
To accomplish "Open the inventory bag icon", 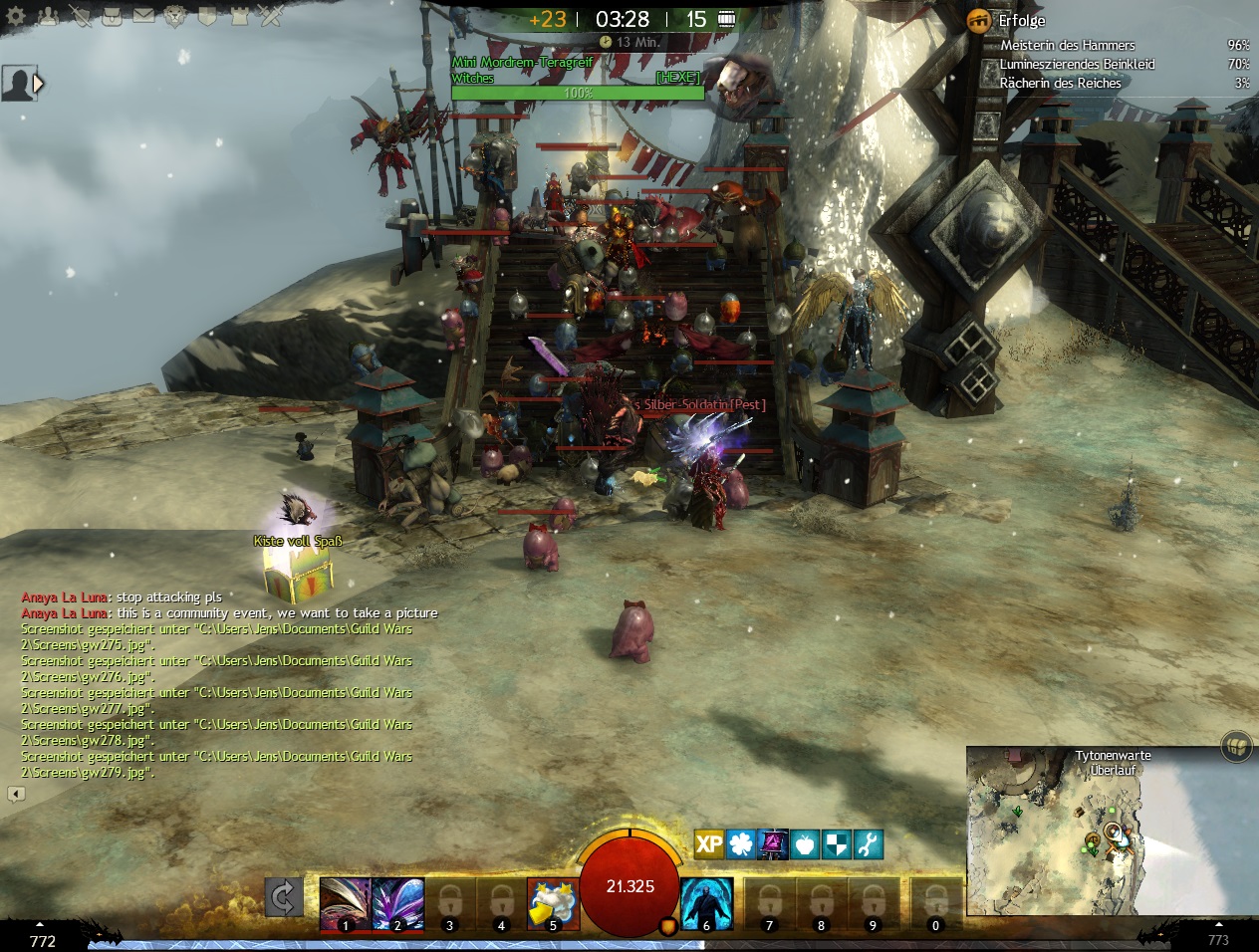I will [x=111, y=16].
